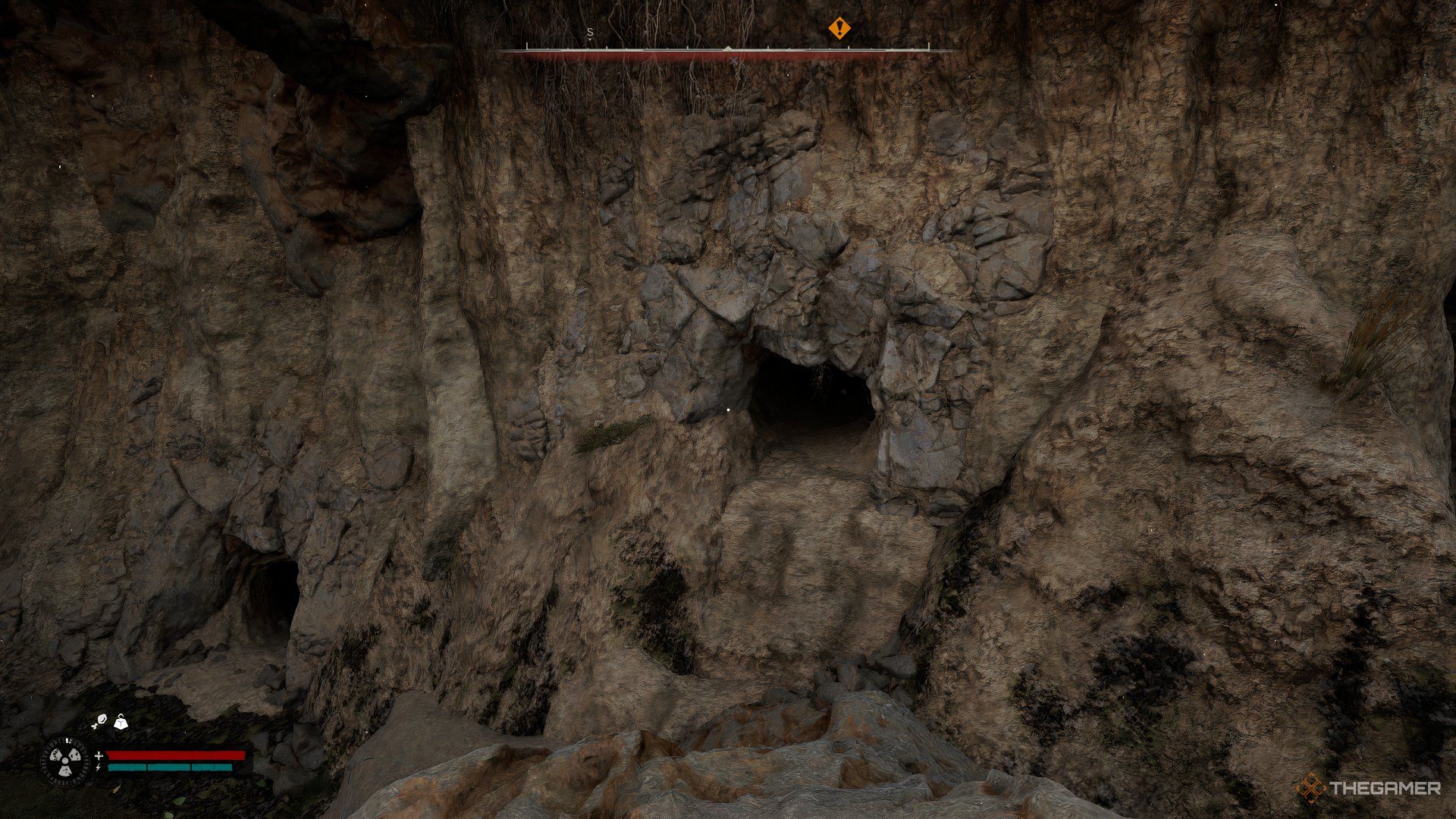This screenshot has height=819, width=1456.
Task: Select the stamina lightning bolt icon
Action: point(98,767)
